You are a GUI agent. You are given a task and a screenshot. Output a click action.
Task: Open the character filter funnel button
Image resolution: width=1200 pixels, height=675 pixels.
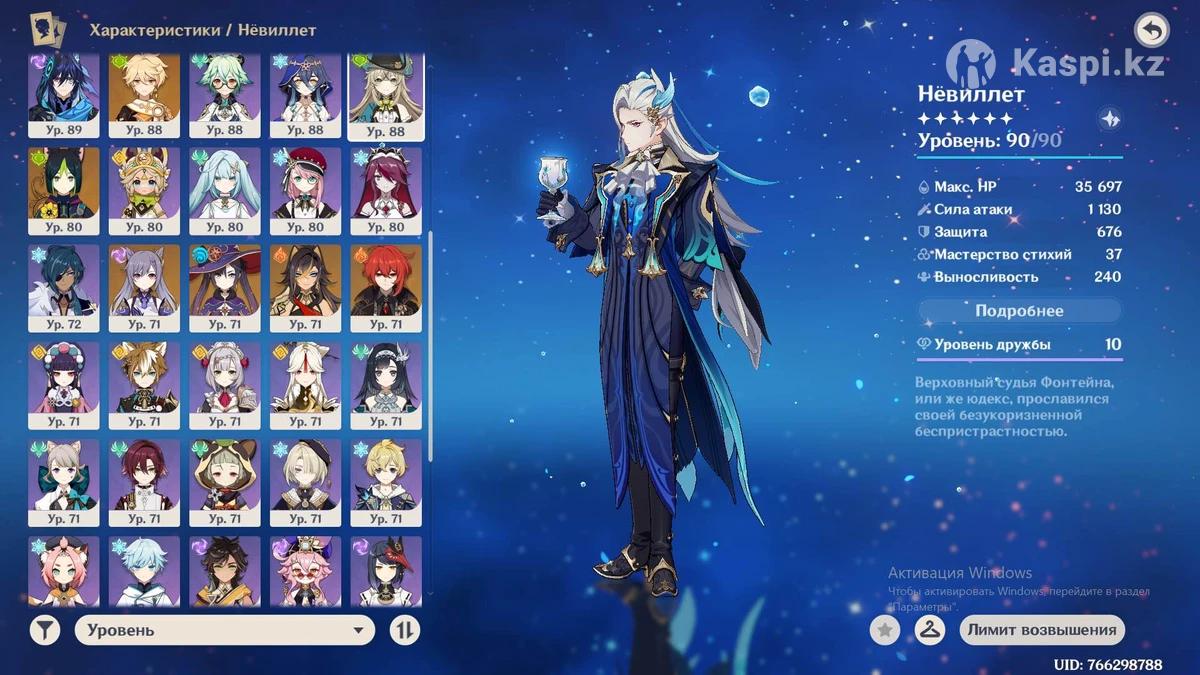[44, 630]
